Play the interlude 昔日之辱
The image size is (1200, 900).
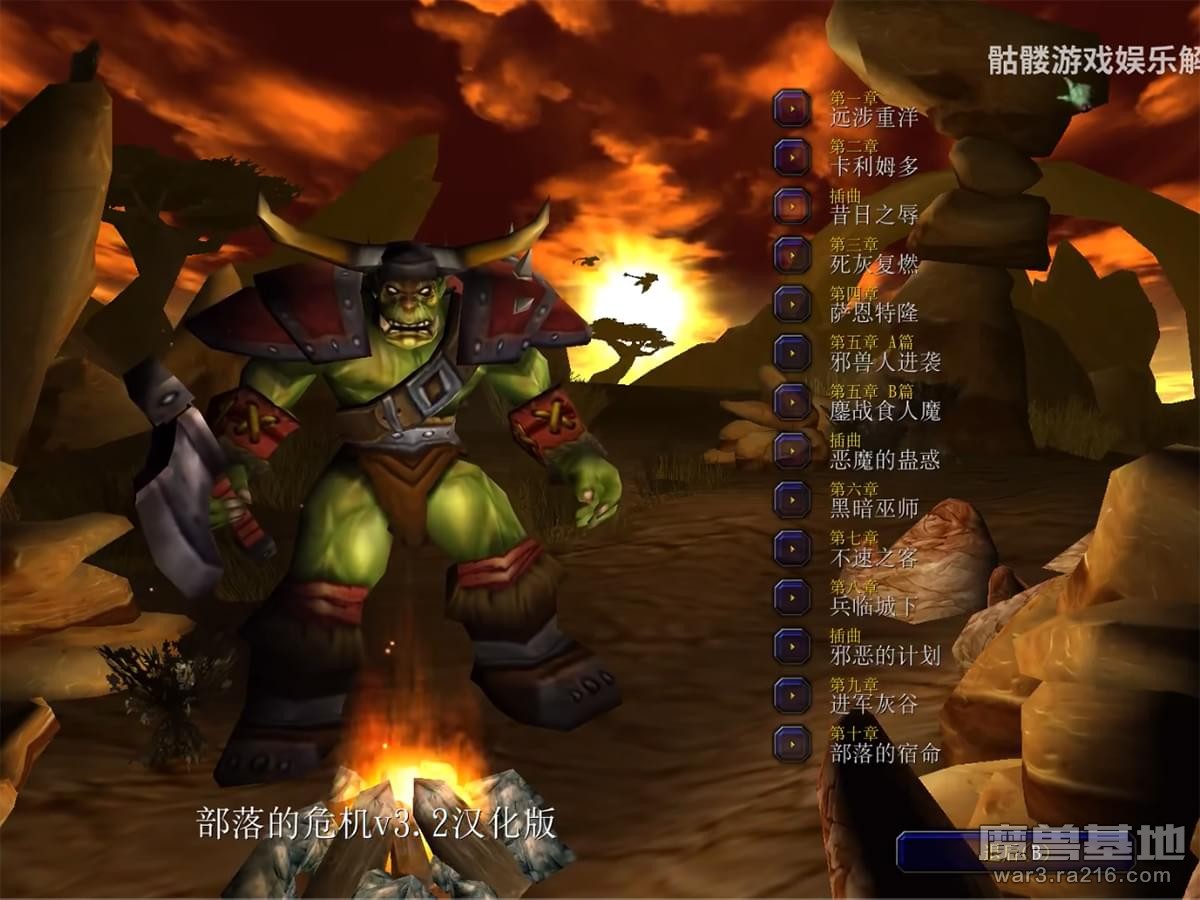[792, 206]
